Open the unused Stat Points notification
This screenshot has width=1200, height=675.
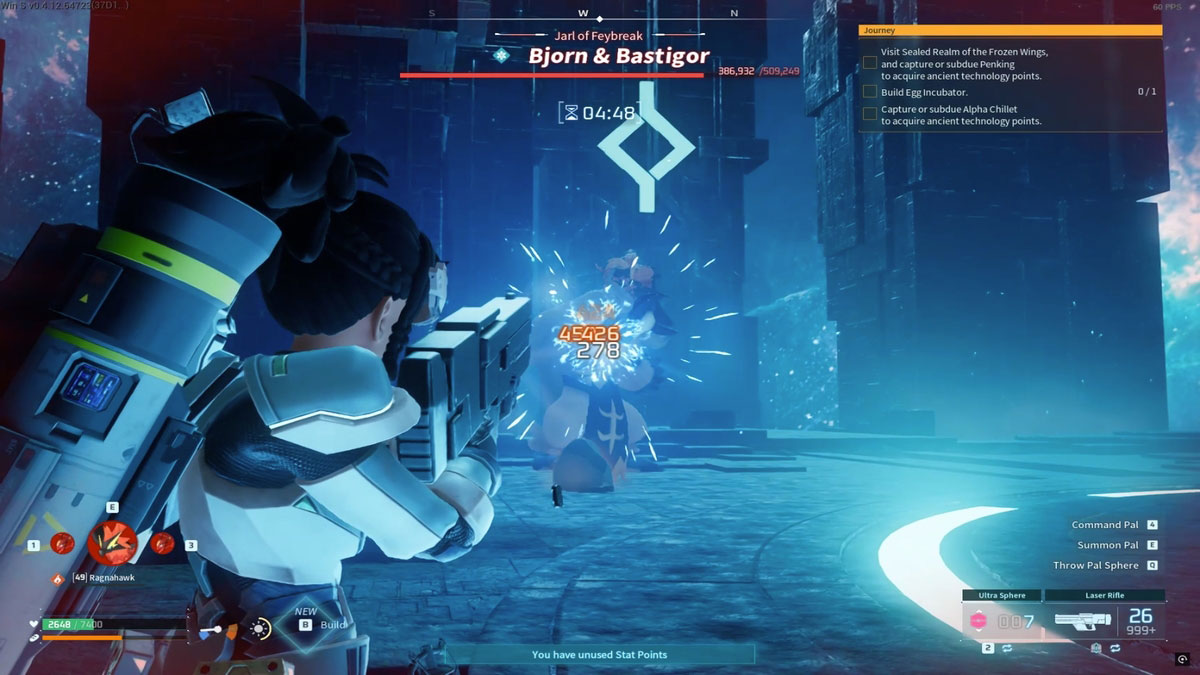coord(599,655)
